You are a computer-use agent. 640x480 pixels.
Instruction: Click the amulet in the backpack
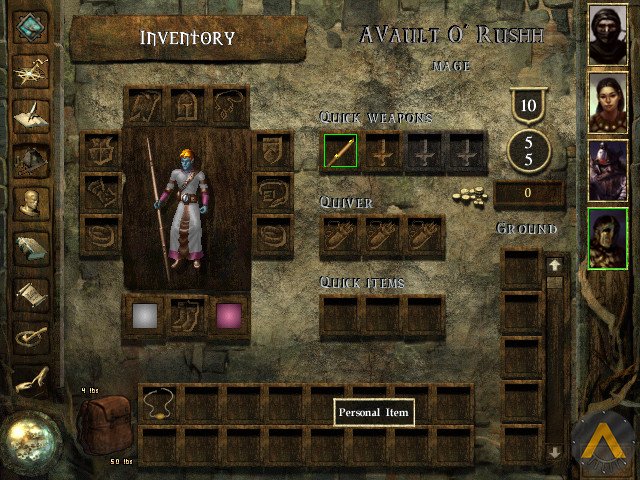[159, 404]
